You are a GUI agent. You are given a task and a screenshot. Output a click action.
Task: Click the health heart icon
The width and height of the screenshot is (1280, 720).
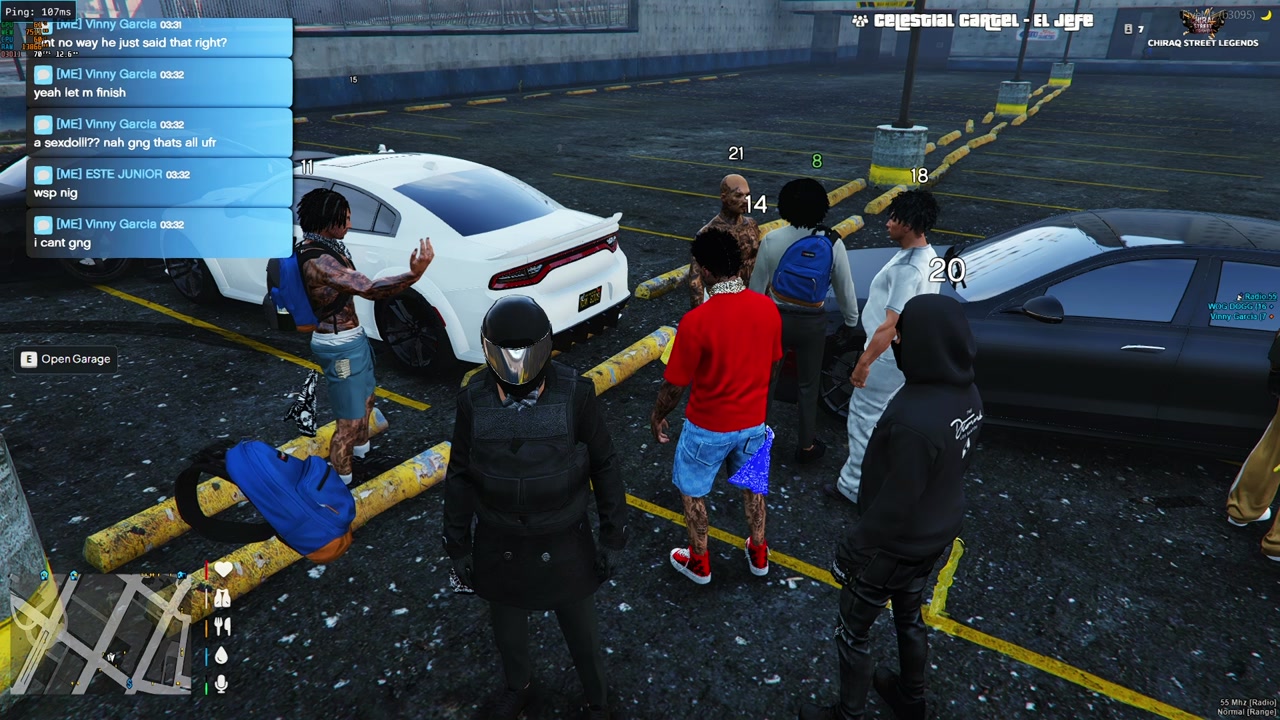(222, 569)
